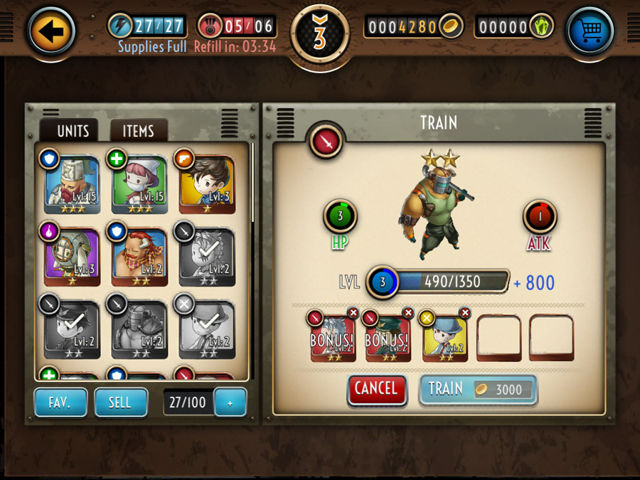640x480 pixels.
Task: Select the green-haired healer unit card
Action: 140,184
